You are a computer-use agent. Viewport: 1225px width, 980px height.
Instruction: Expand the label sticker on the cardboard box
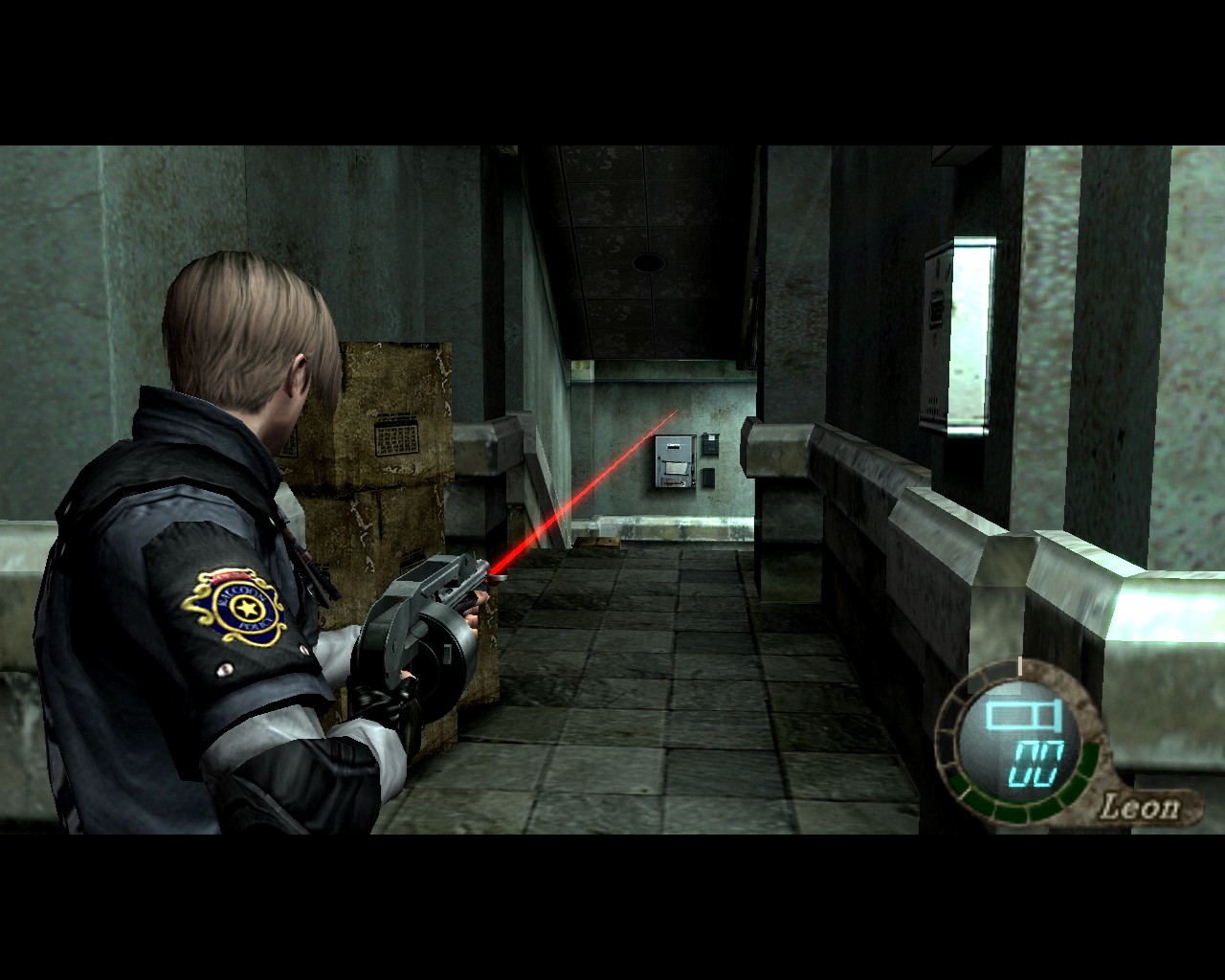tap(397, 435)
